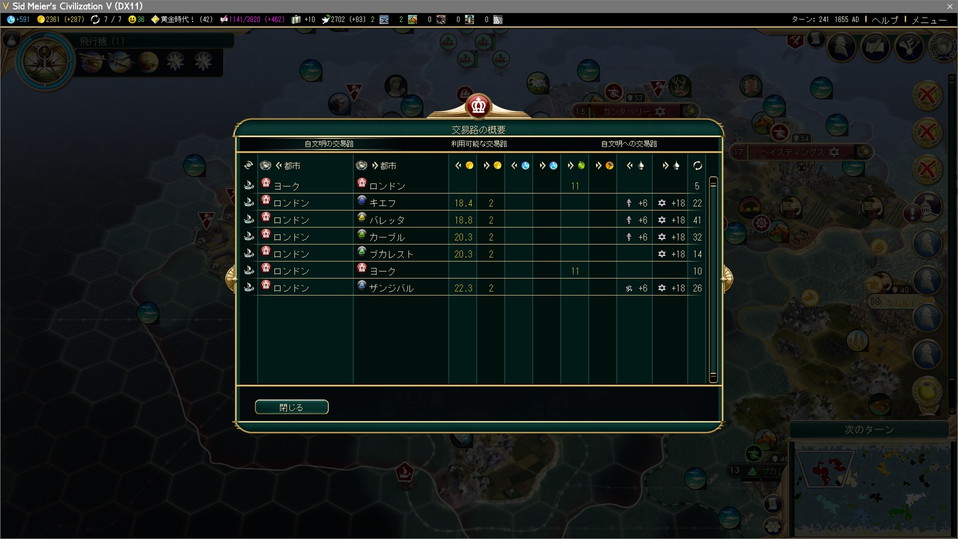Pick the ロンドン to ザンジバル trade route row
The image size is (958, 539).
[x=478, y=288]
